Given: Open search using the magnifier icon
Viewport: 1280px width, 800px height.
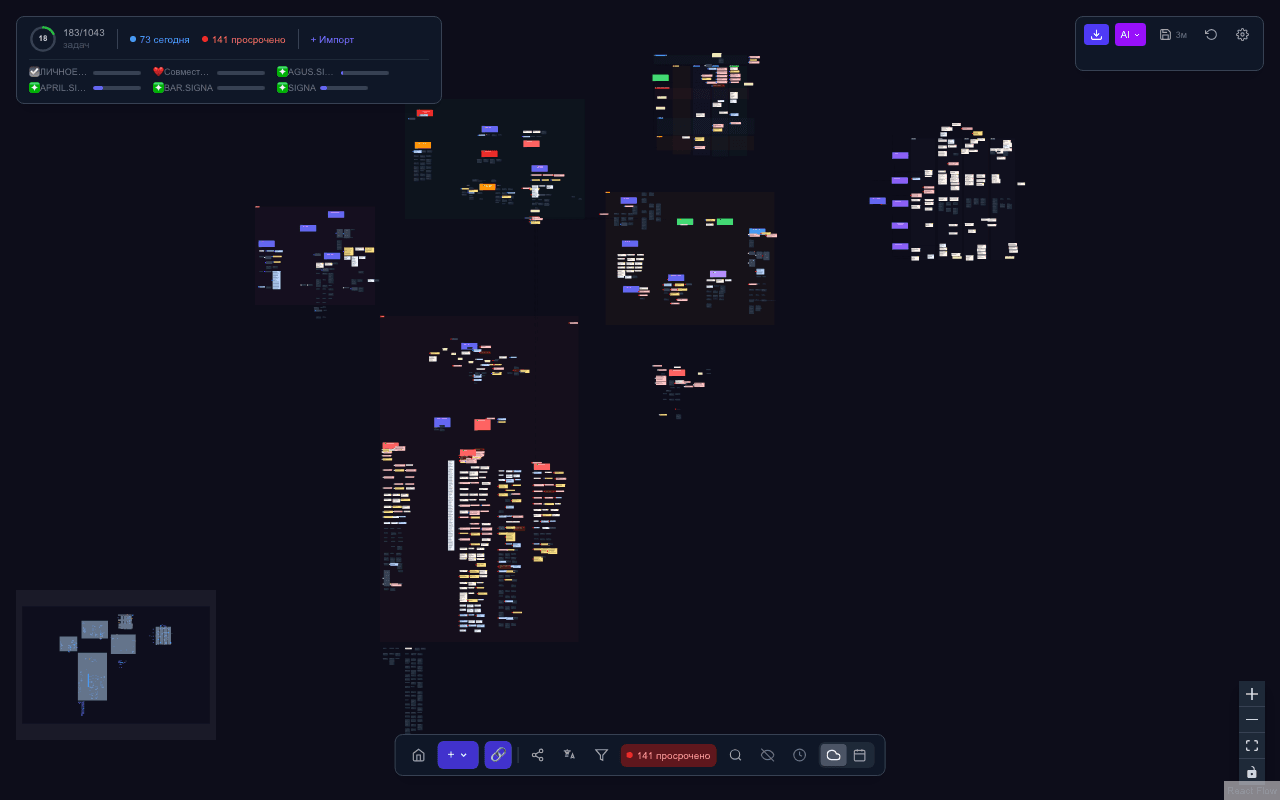Looking at the screenshot, I should coord(735,755).
